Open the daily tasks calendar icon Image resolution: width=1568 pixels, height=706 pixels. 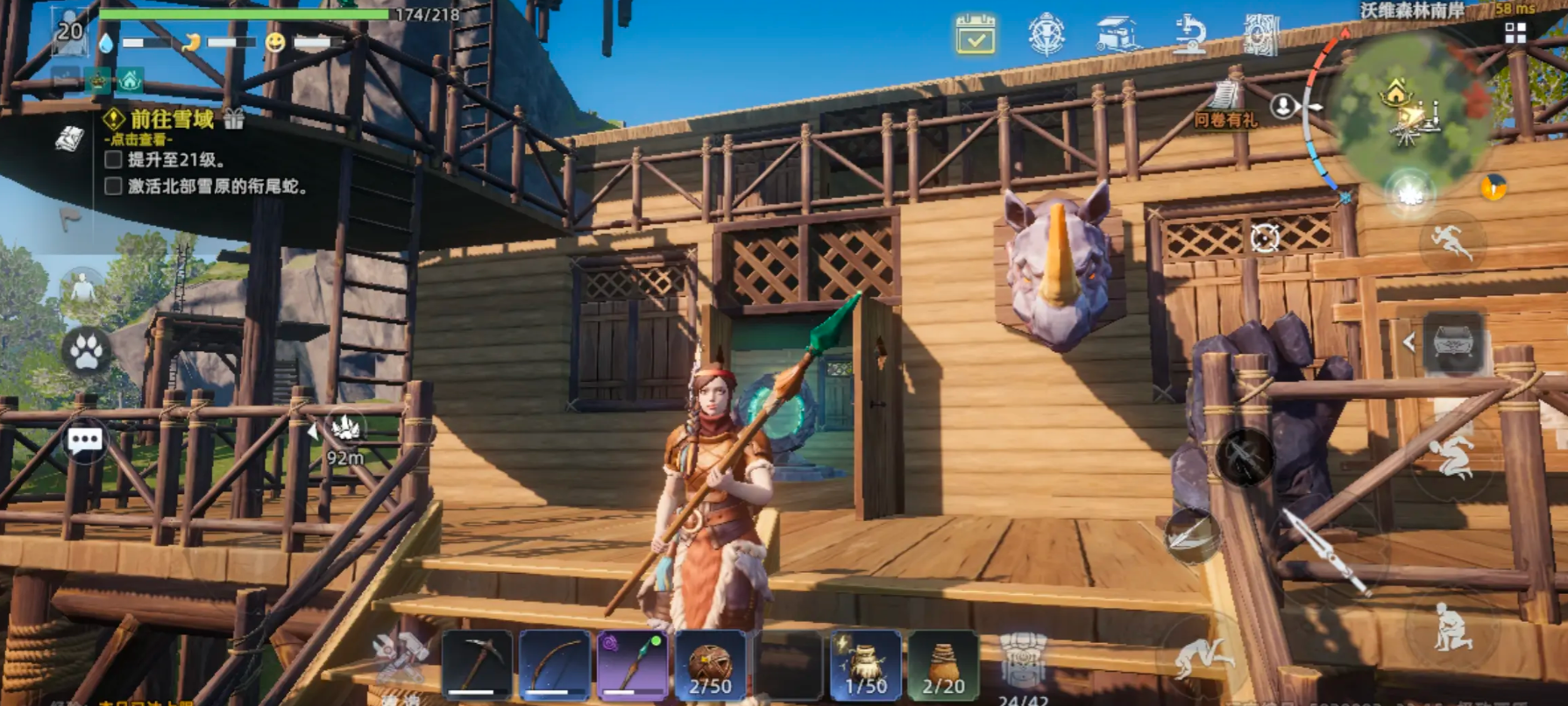point(976,35)
